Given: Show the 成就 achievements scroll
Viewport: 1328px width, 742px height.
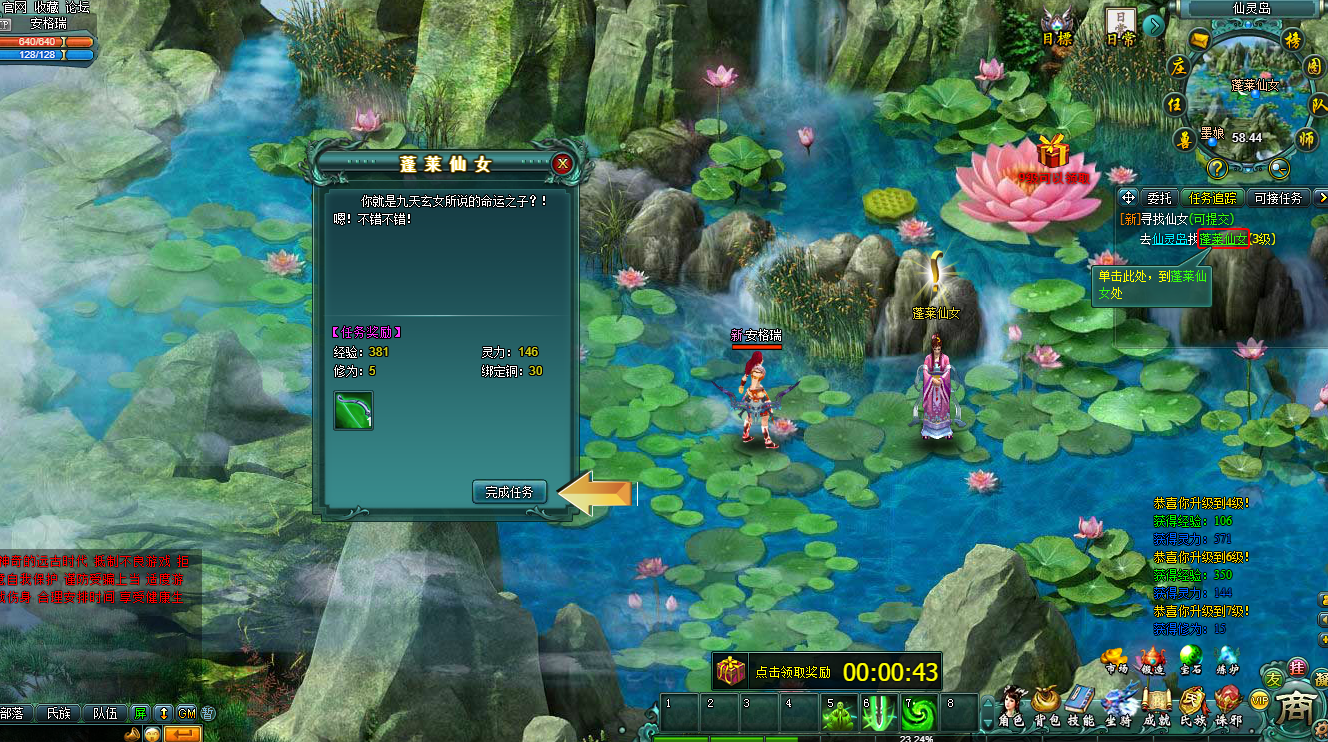Looking at the screenshot, I should 1157,705.
